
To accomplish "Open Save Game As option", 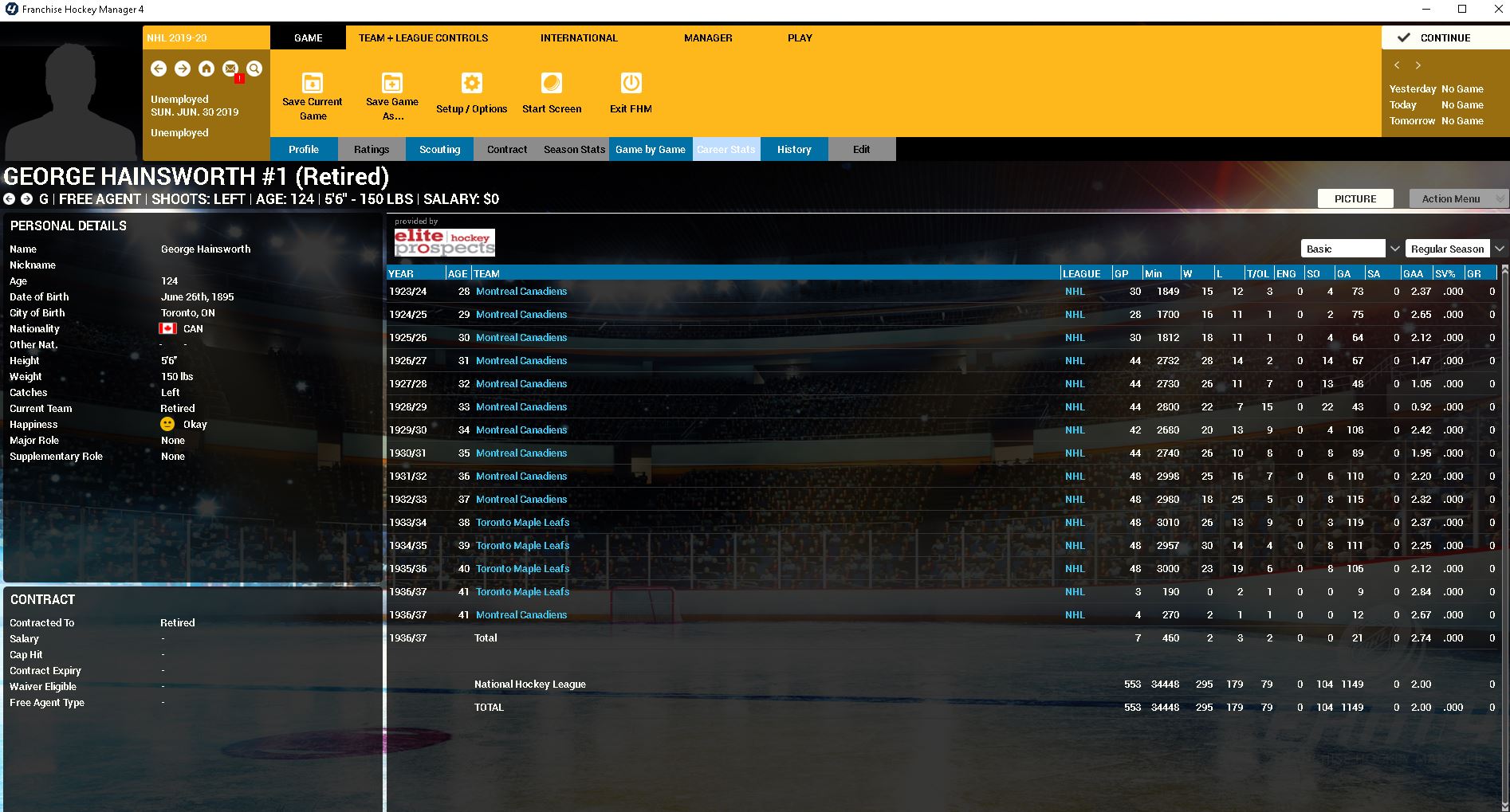I will click(392, 96).
